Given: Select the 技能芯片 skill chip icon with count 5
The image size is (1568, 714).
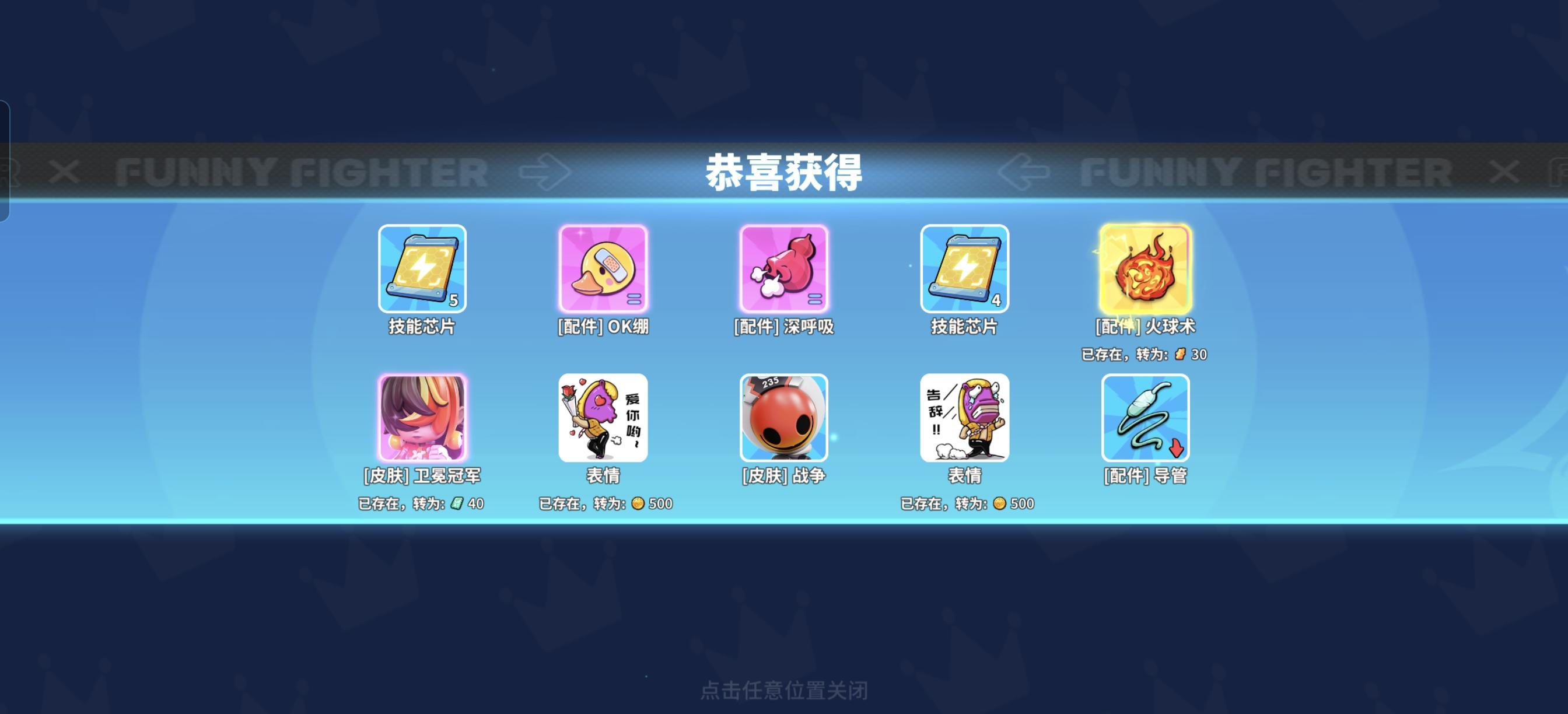Looking at the screenshot, I should tap(422, 268).
